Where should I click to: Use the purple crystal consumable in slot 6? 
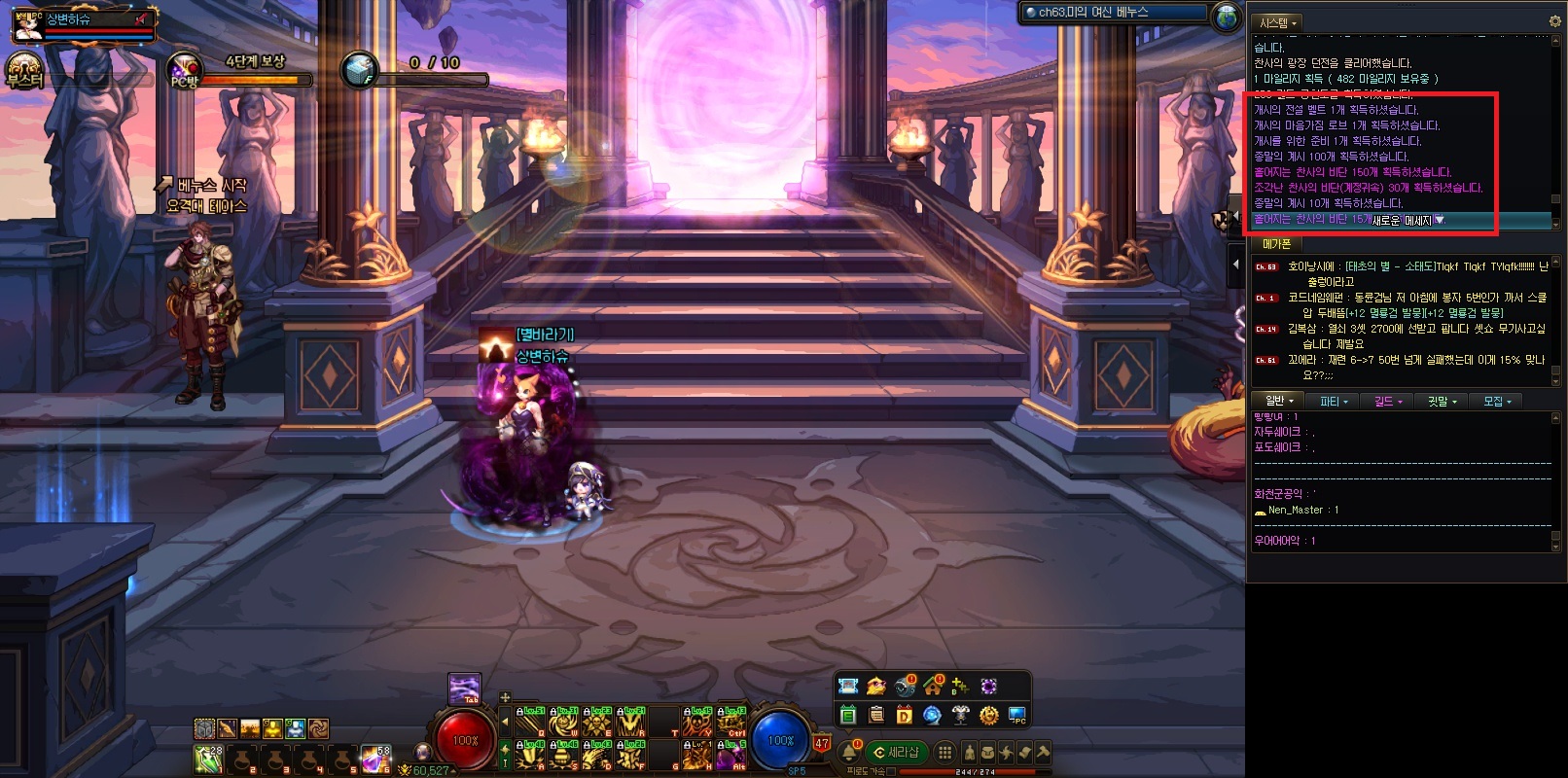point(375,760)
